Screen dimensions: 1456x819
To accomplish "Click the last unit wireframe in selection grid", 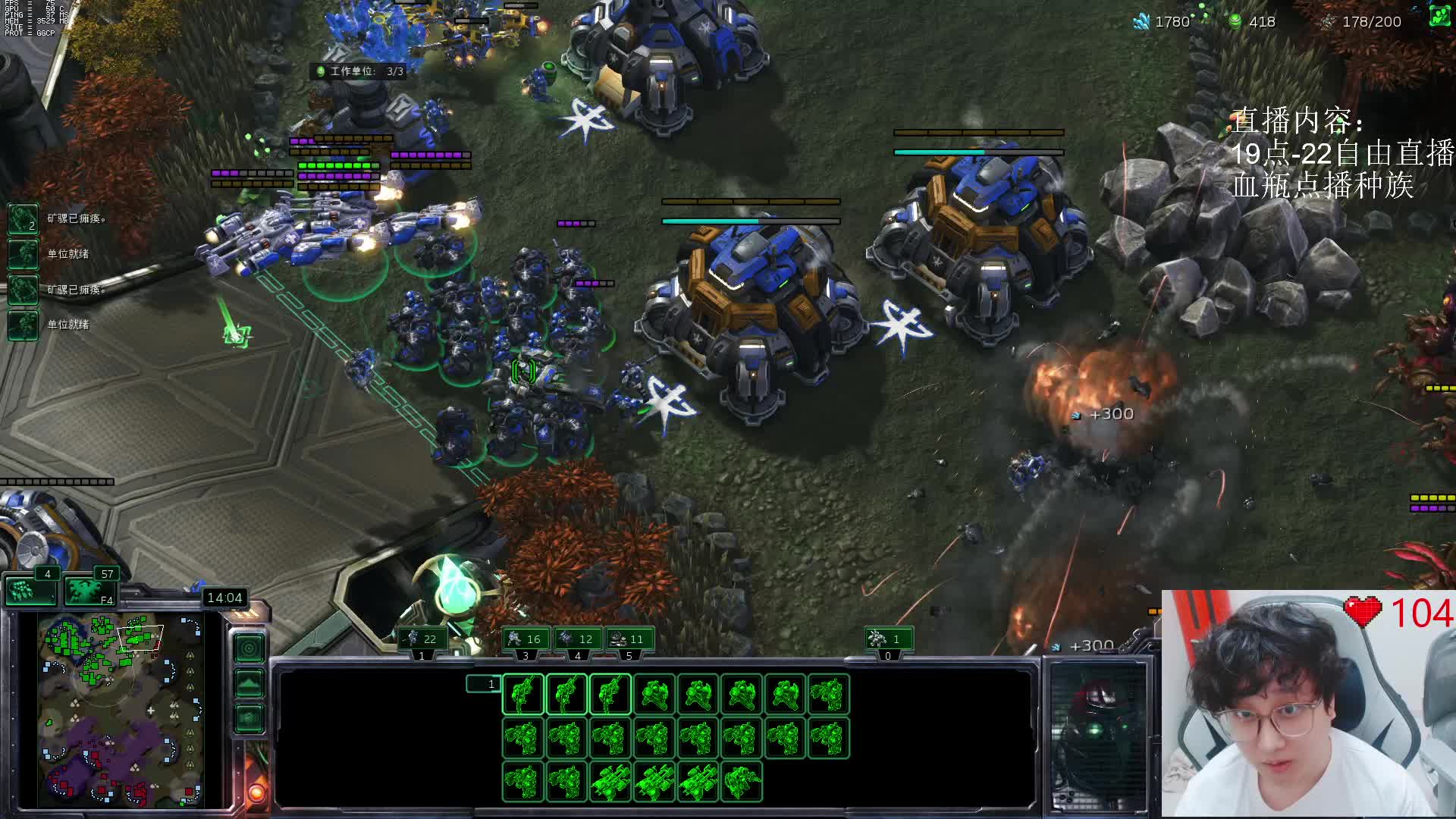I will point(742,781).
